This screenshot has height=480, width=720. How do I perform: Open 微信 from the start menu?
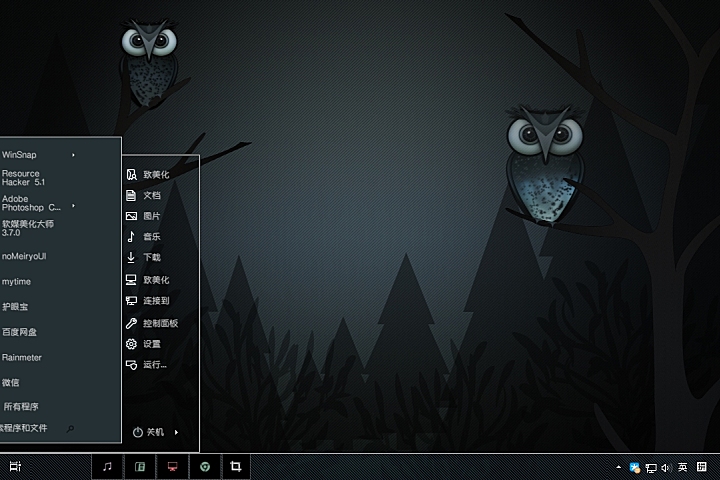coord(12,382)
